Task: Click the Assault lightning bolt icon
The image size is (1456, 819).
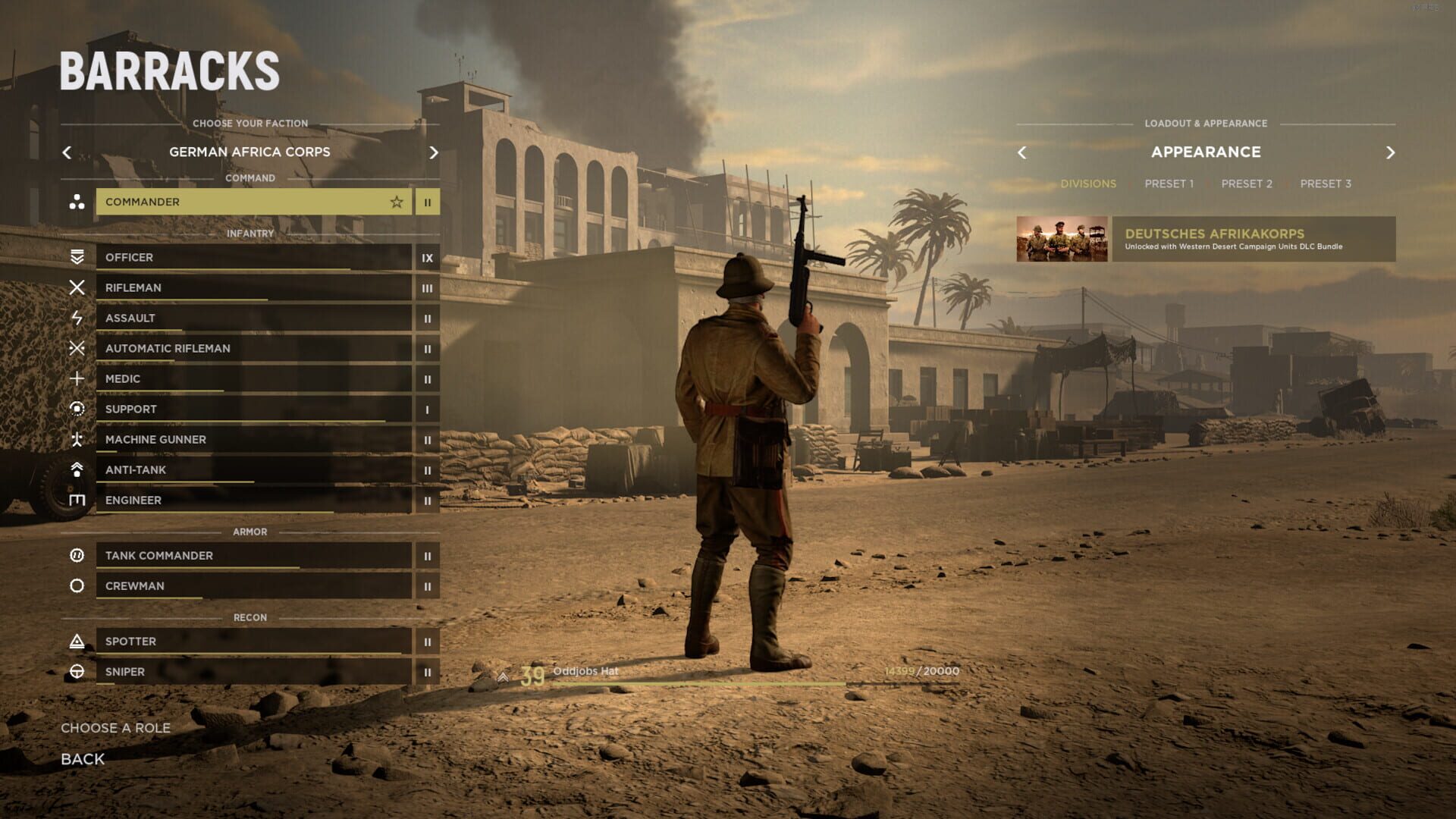Action: coord(77,318)
